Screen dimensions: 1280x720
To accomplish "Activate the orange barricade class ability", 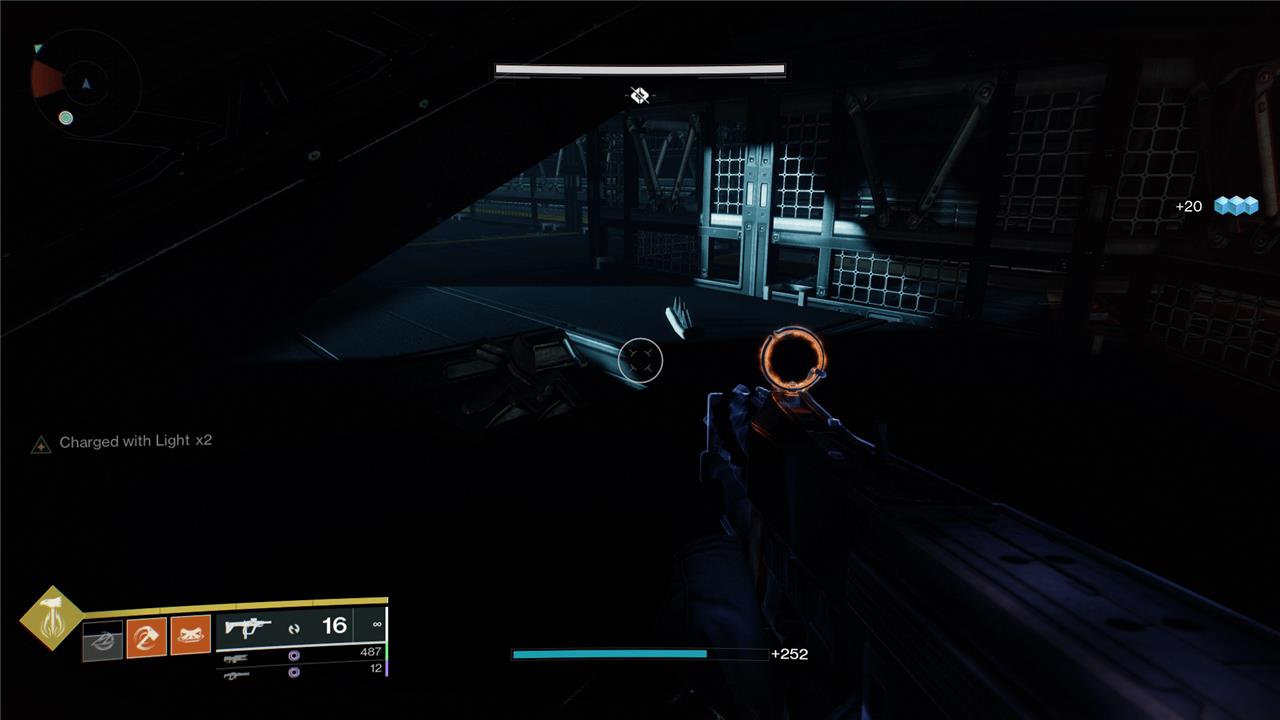I will pyautogui.click(x=190, y=635).
